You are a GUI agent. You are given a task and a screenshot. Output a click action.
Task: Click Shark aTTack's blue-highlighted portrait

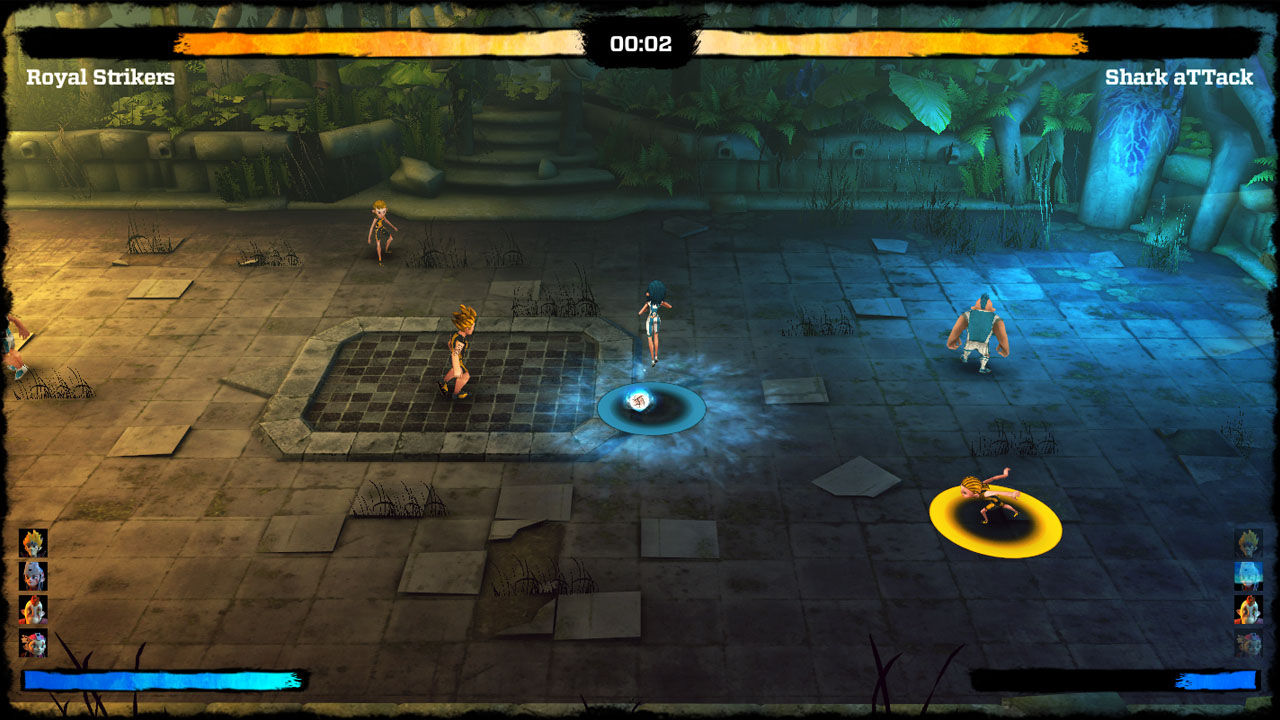tap(1248, 576)
